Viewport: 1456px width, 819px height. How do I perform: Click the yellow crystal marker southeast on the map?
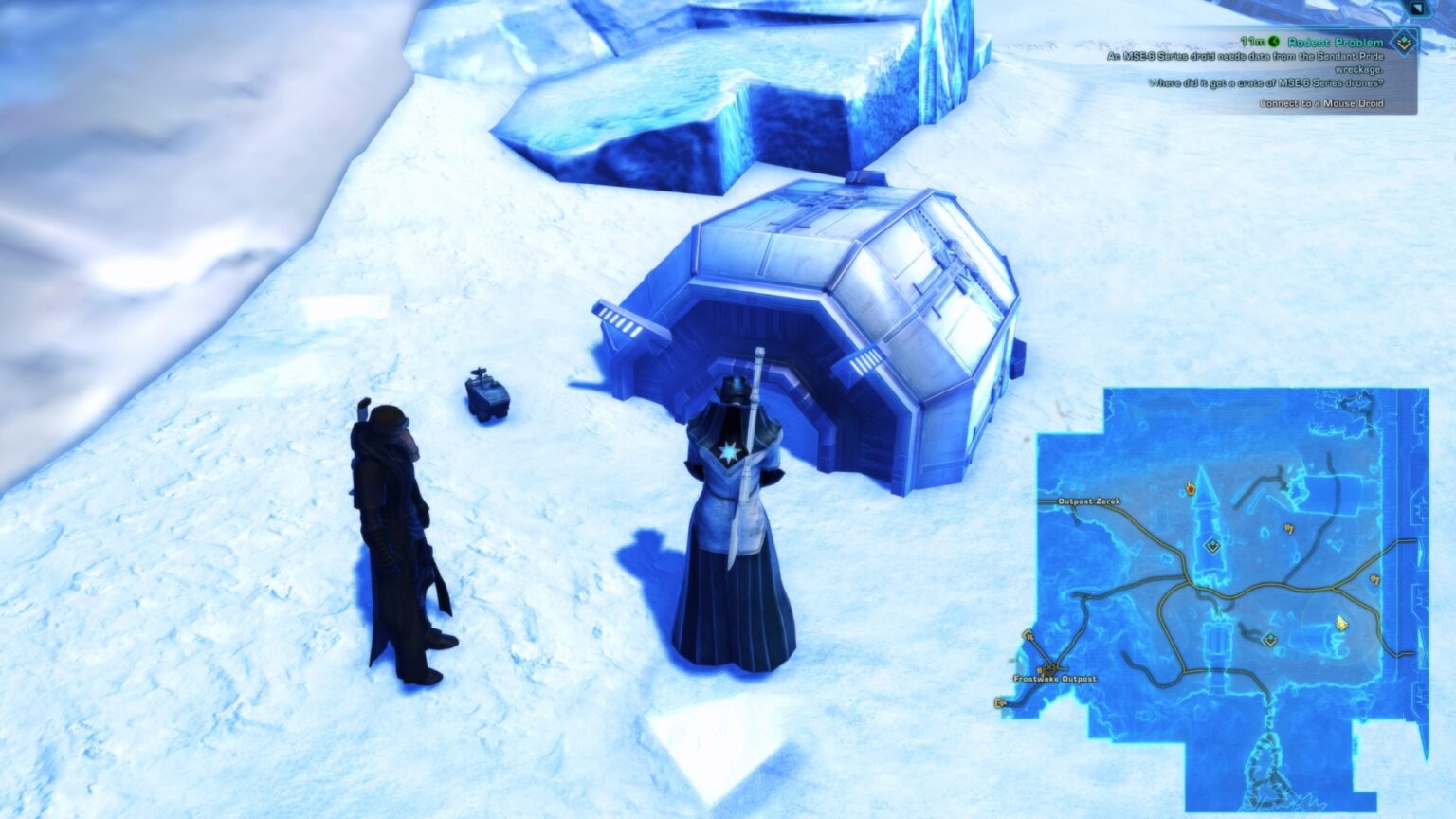coord(1341,624)
